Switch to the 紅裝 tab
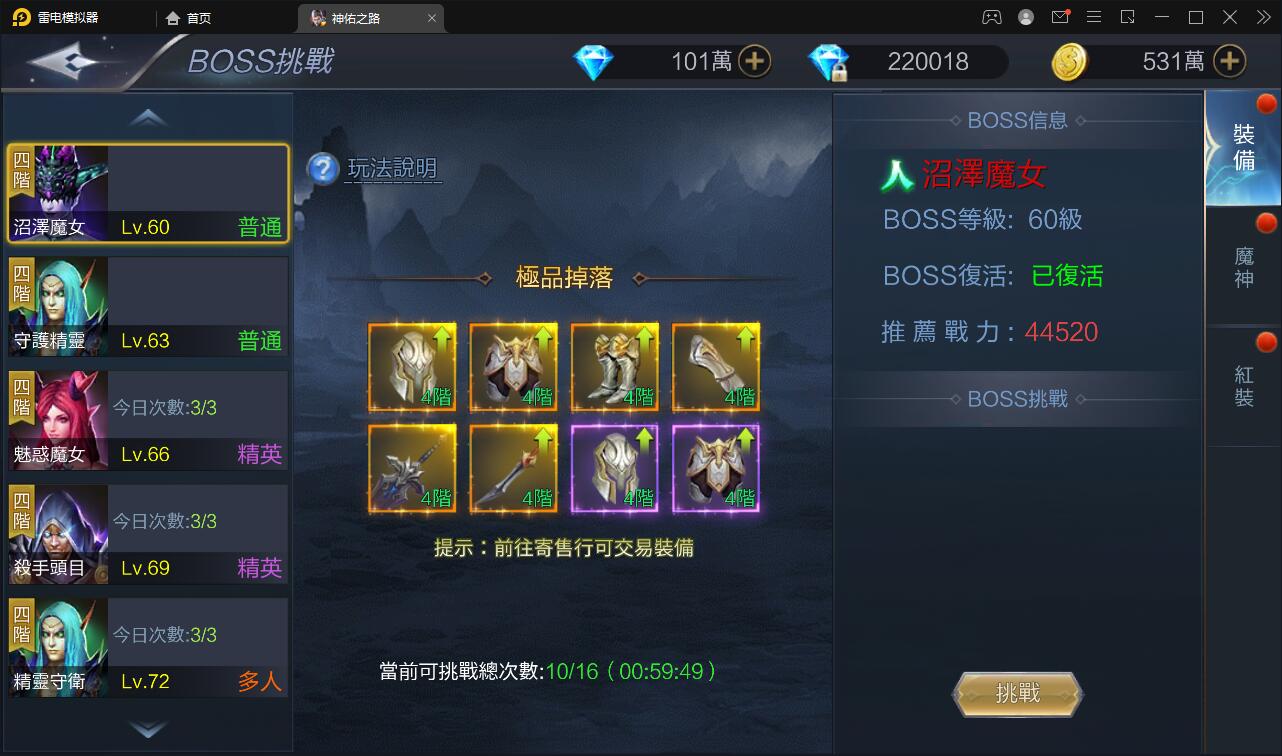This screenshot has height=756, width=1282. coord(1243,375)
